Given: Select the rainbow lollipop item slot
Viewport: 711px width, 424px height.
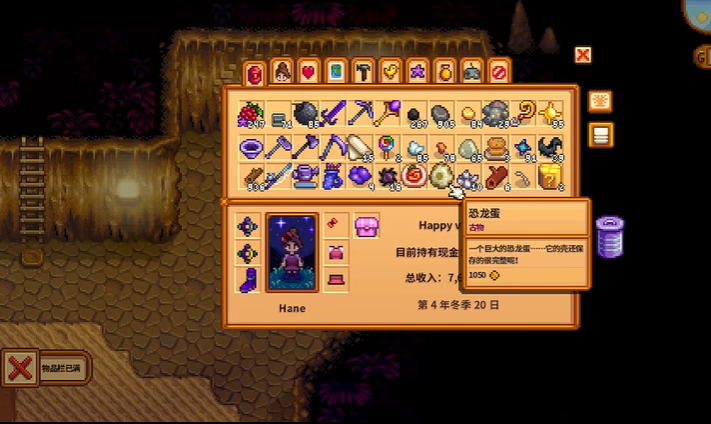Looking at the screenshot, I should point(387,147).
